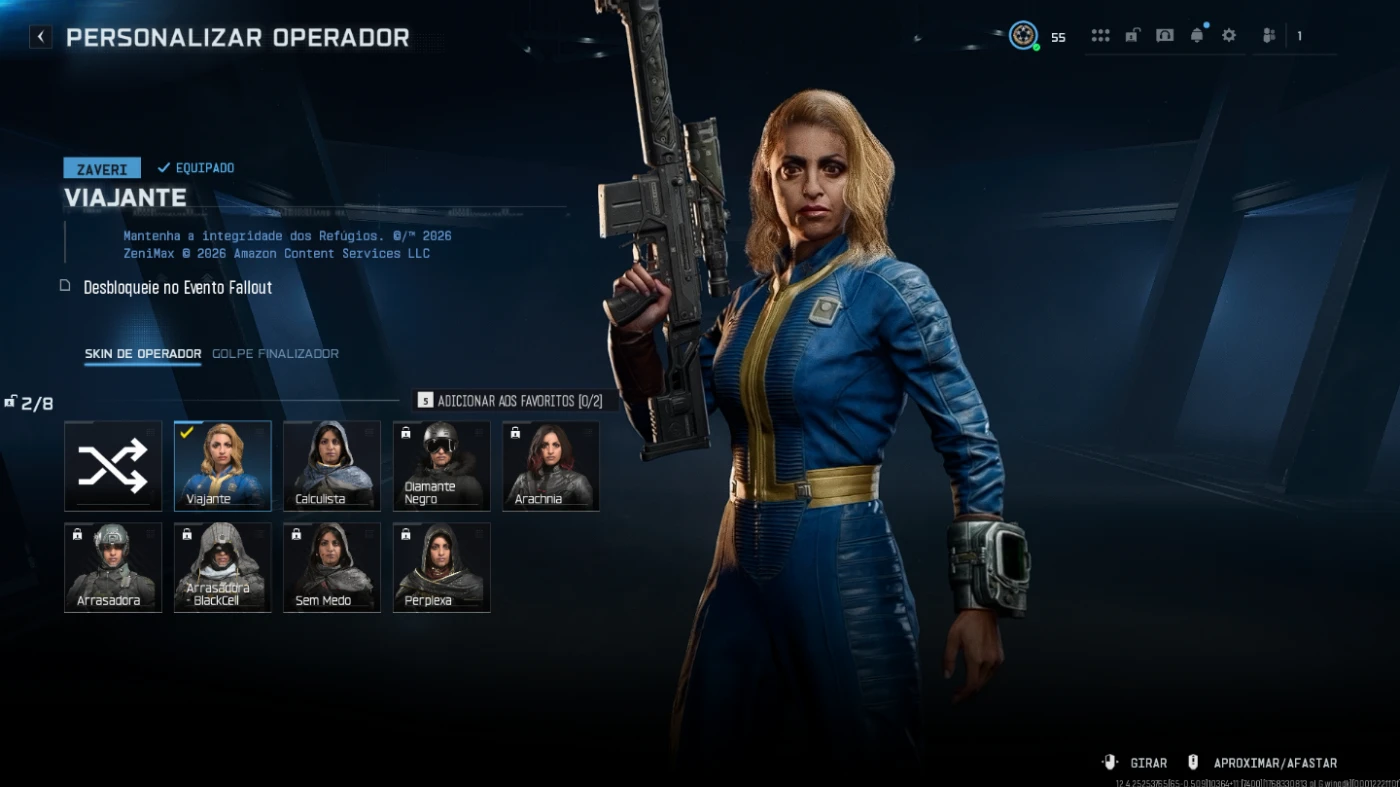Choose the shuffle random skin tile

tap(113, 466)
